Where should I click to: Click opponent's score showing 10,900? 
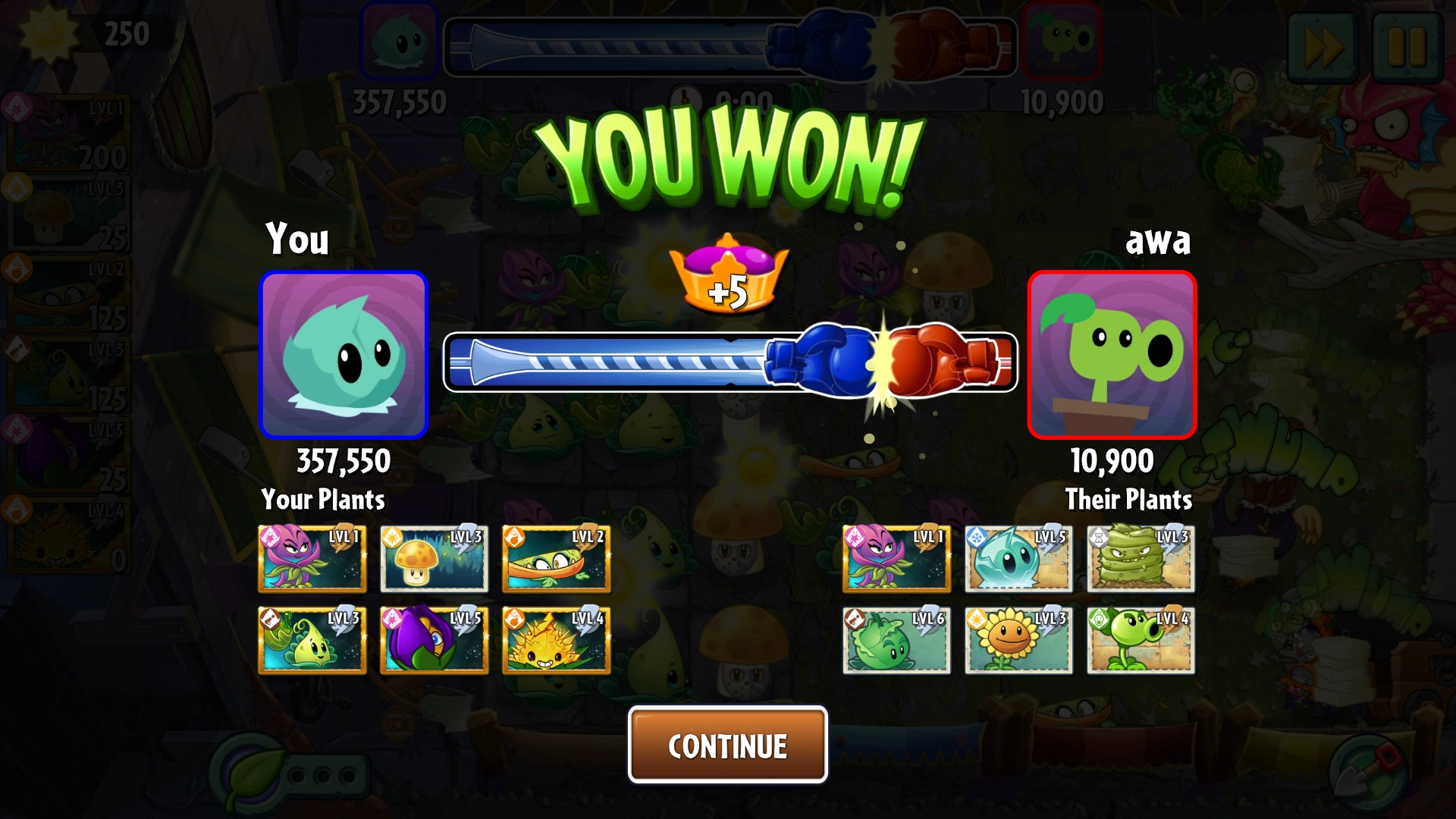[1111, 459]
